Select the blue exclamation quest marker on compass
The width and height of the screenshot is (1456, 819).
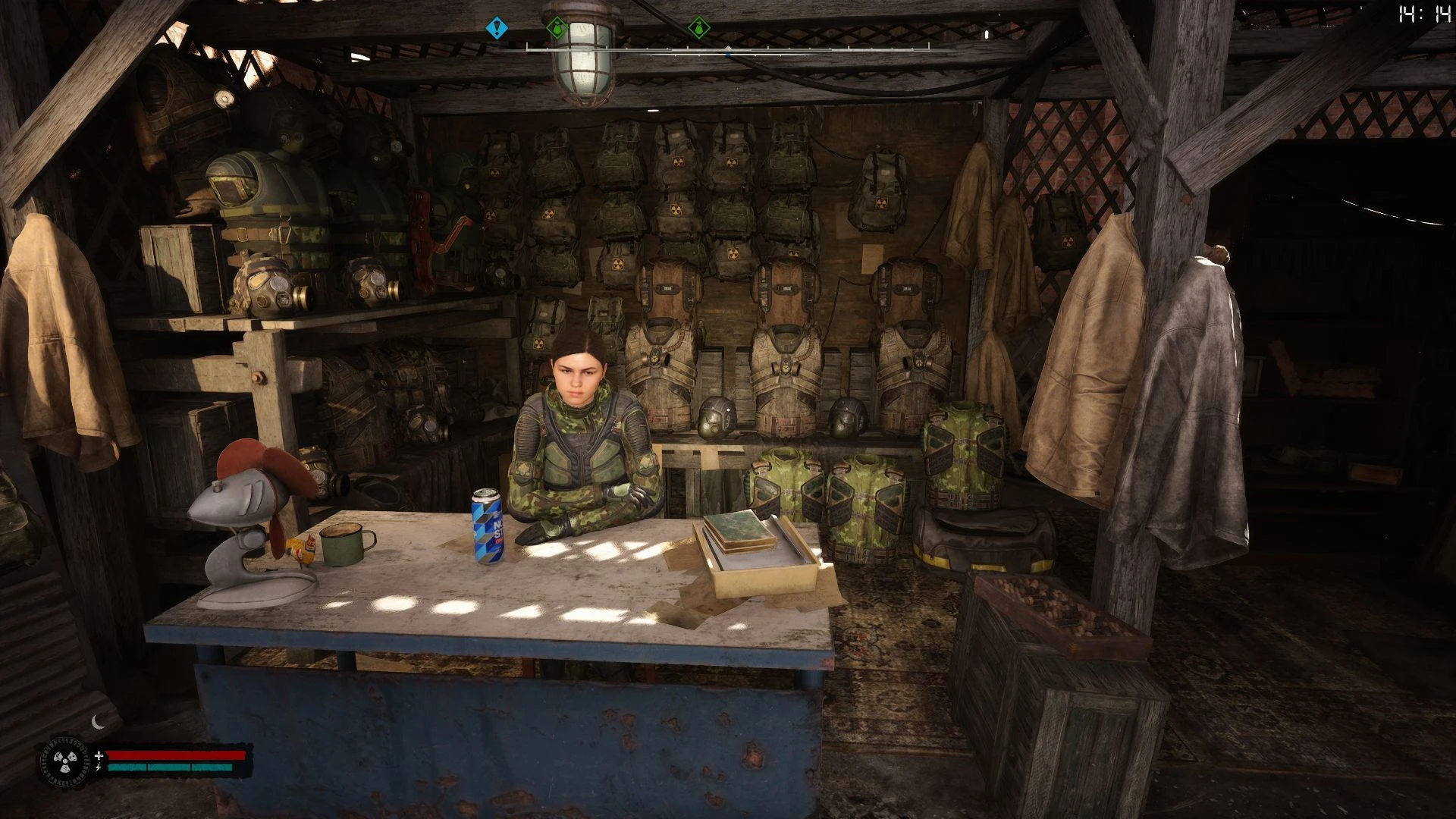tap(497, 27)
